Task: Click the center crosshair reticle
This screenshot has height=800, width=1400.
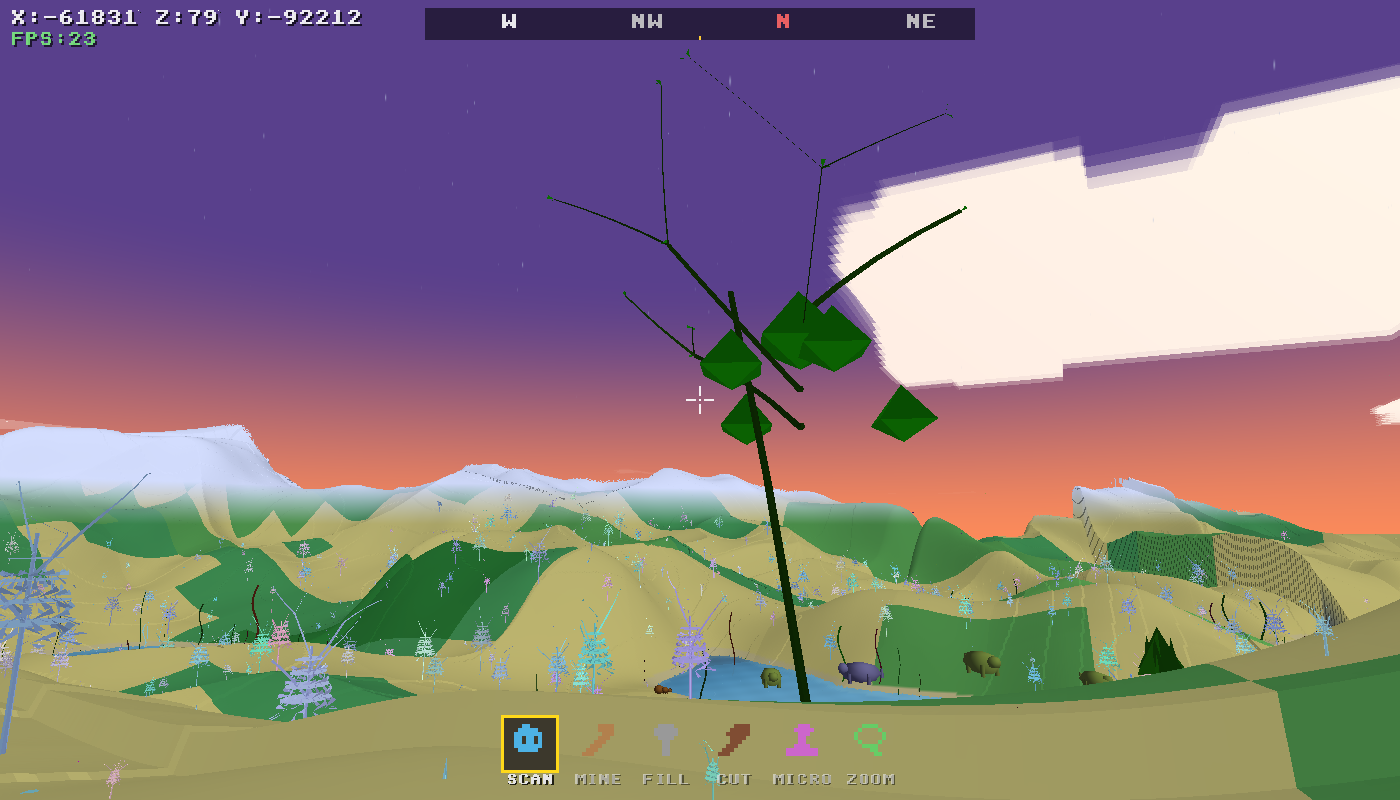Action: pyautogui.click(x=699, y=399)
